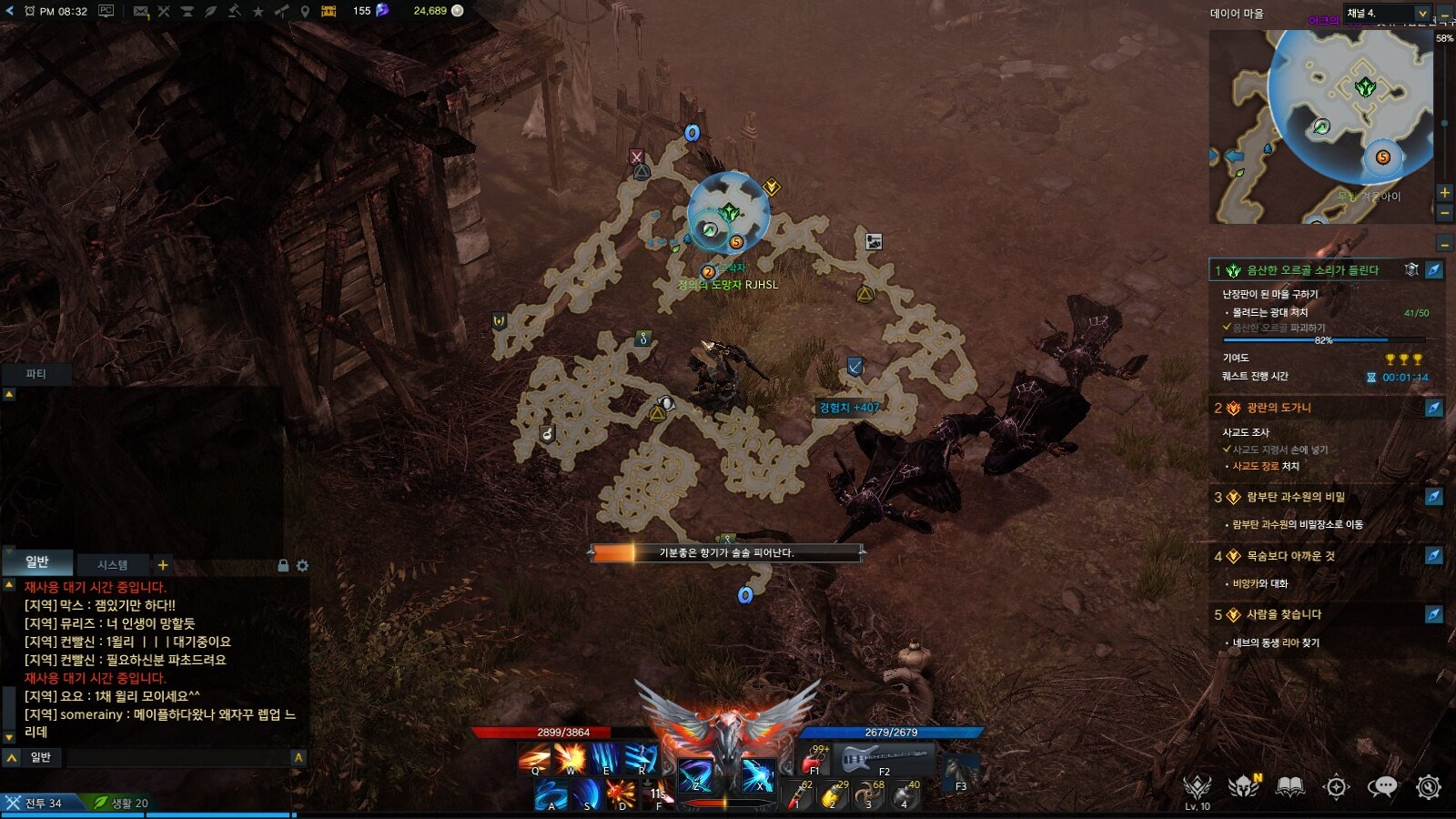
Task: Summon the F3 horse mount
Action: click(x=959, y=772)
